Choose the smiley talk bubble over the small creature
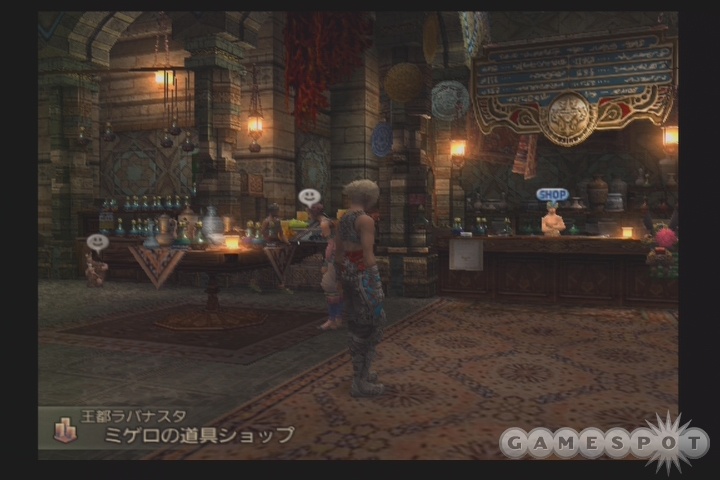720x480 pixels. tap(97, 242)
